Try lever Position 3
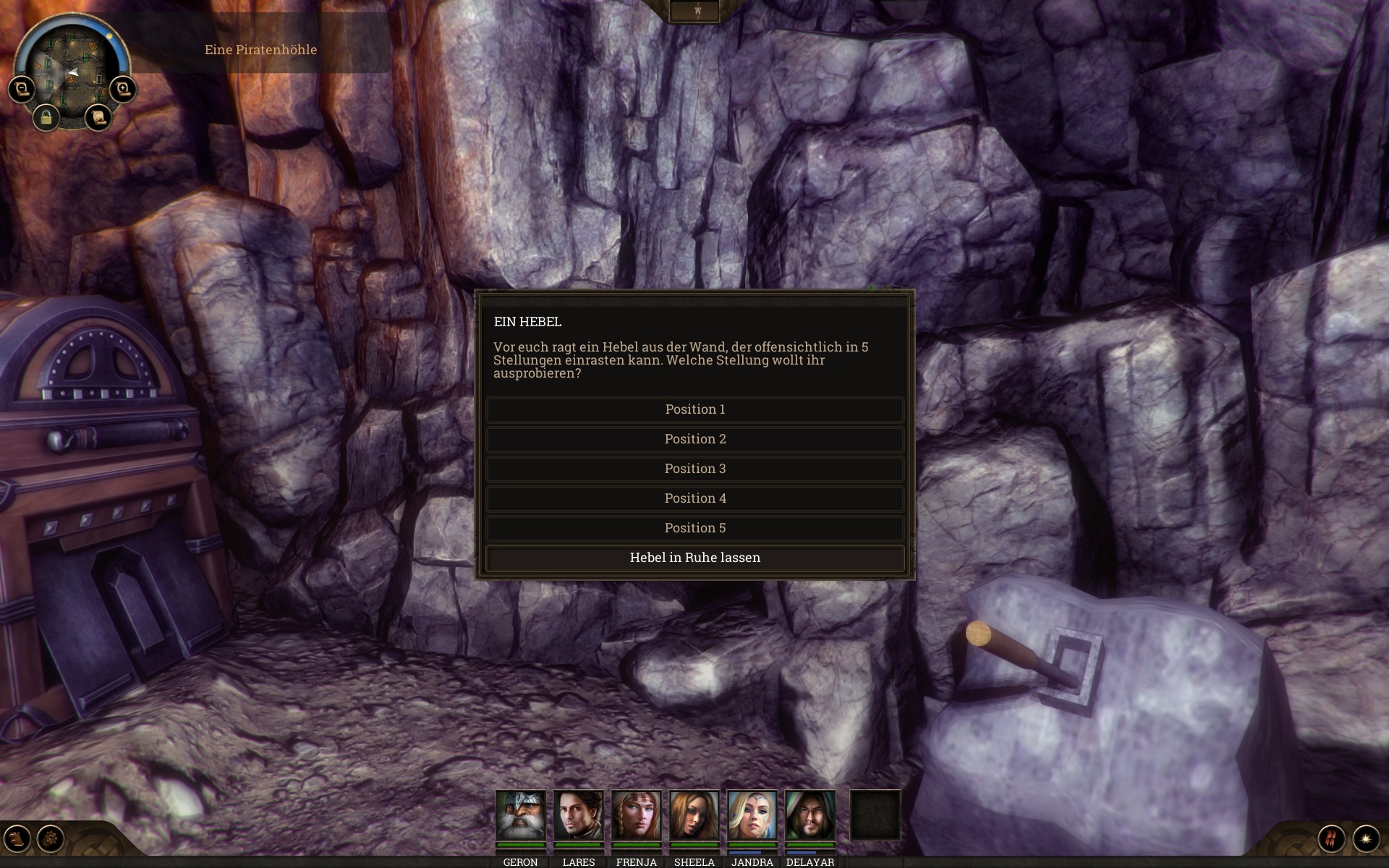Screen dimensions: 1389x868 tap(694, 469)
